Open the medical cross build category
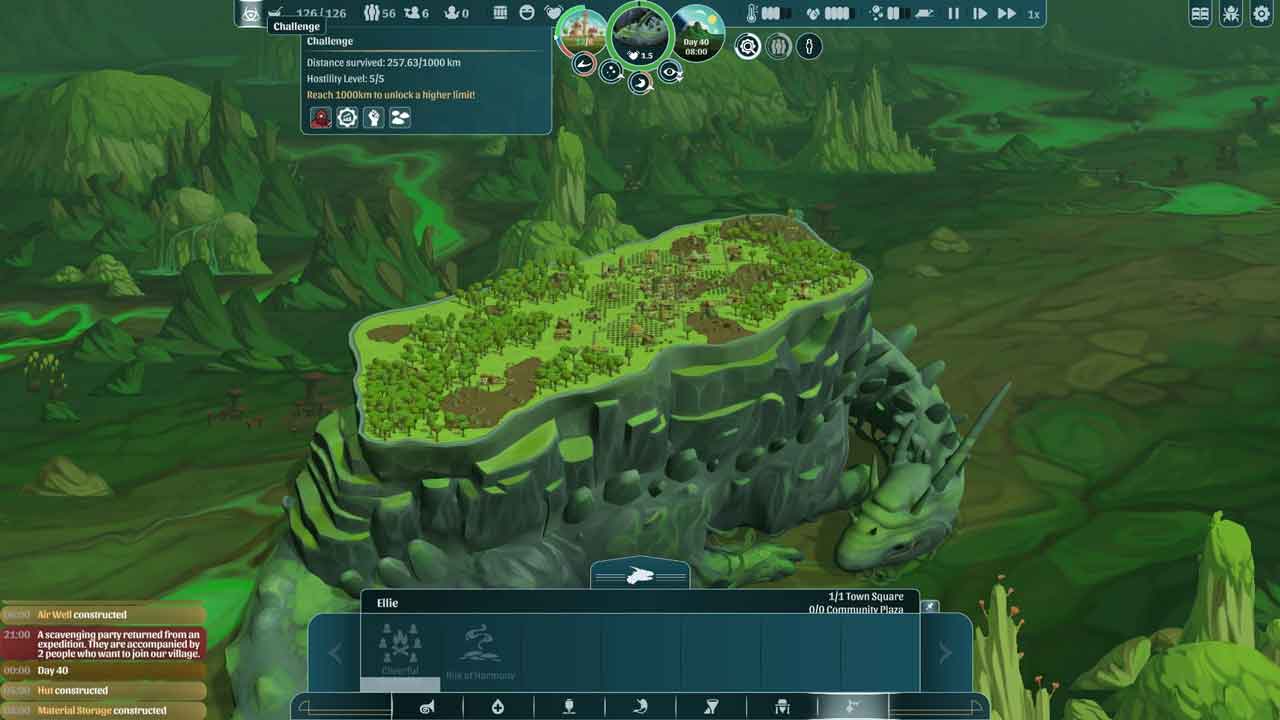This screenshot has height=720, width=1280. [498, 707]
